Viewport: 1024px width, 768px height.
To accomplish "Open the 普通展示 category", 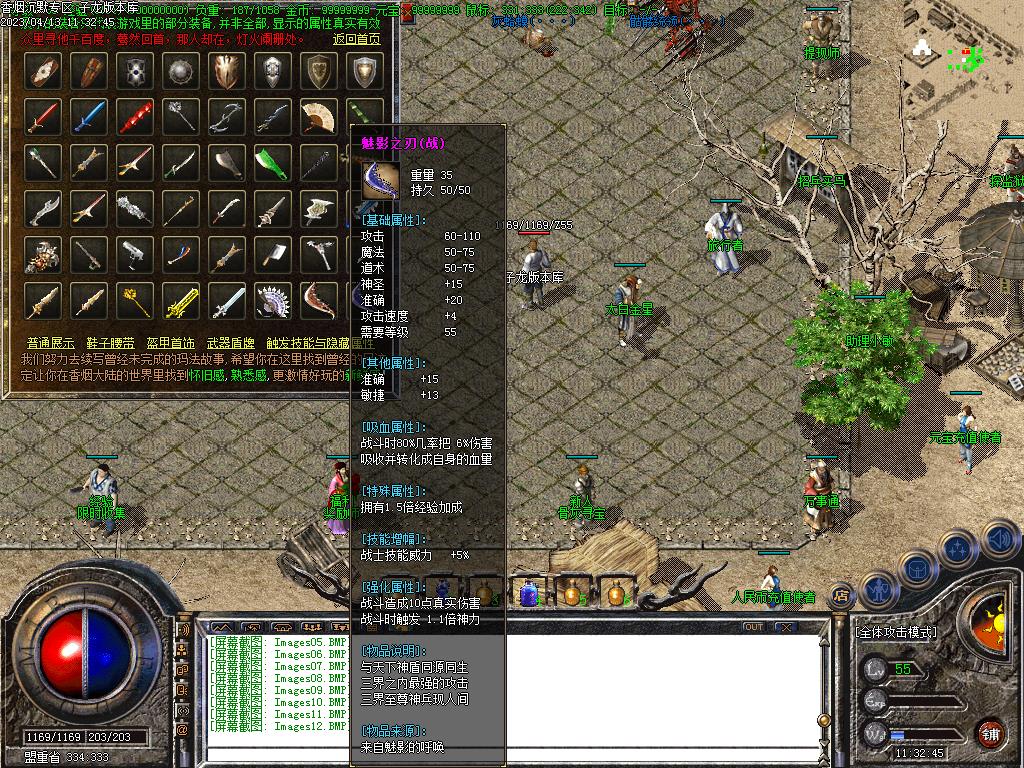I will coord(51,343).
